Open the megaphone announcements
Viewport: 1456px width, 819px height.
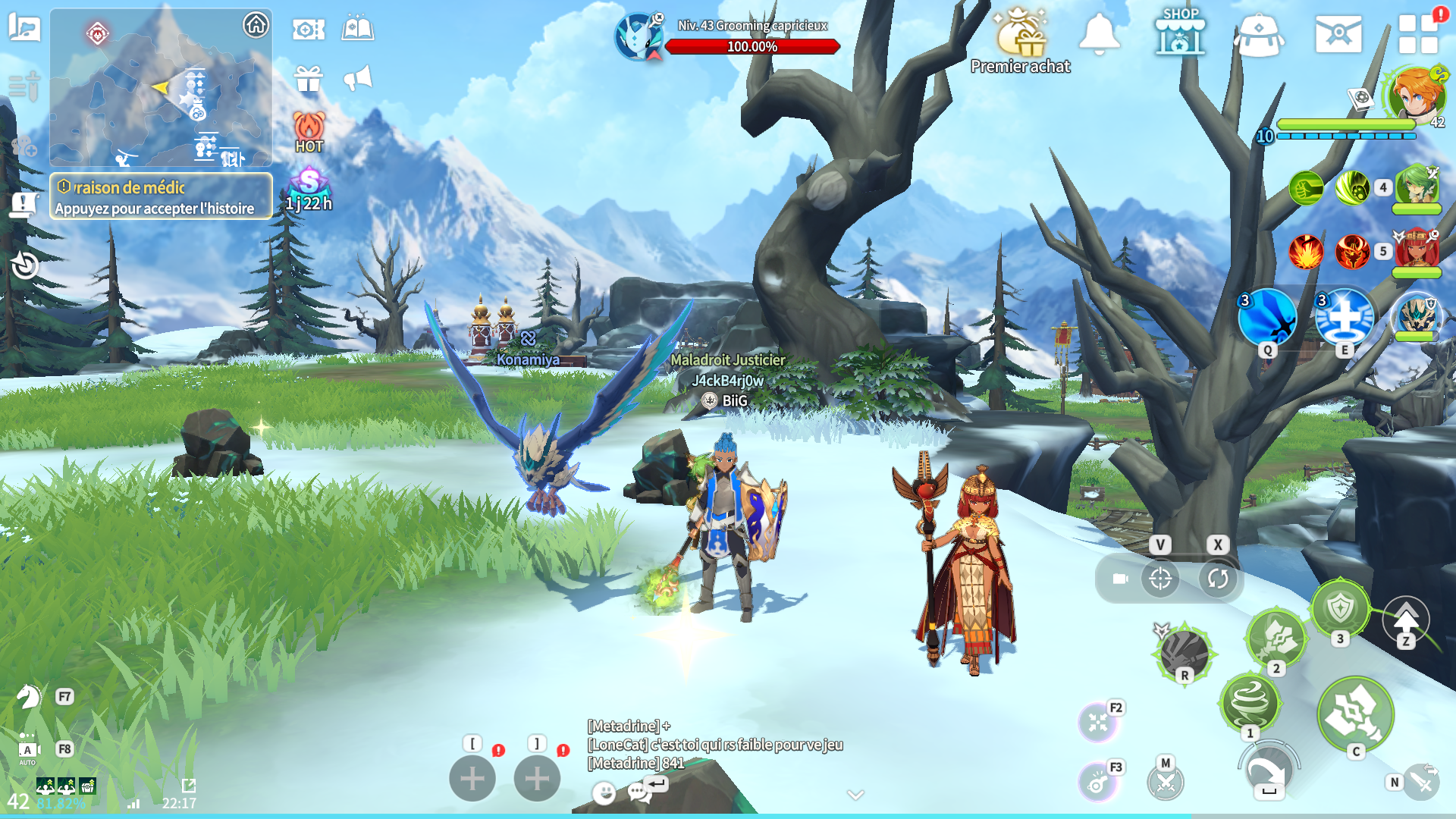coord(358,77)
